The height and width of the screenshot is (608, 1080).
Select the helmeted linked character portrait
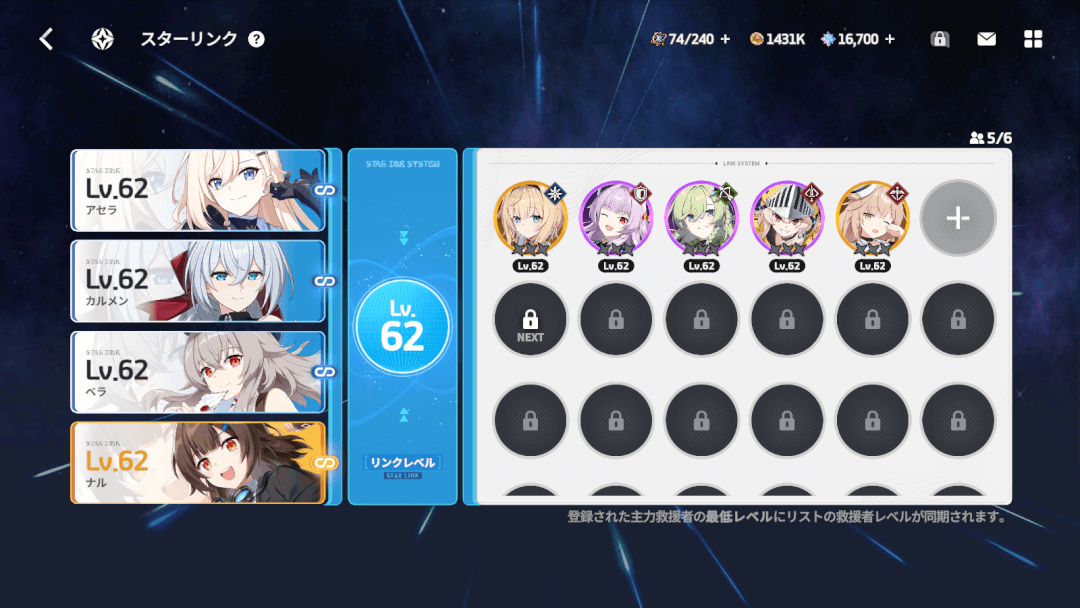(x=787, y=219)
